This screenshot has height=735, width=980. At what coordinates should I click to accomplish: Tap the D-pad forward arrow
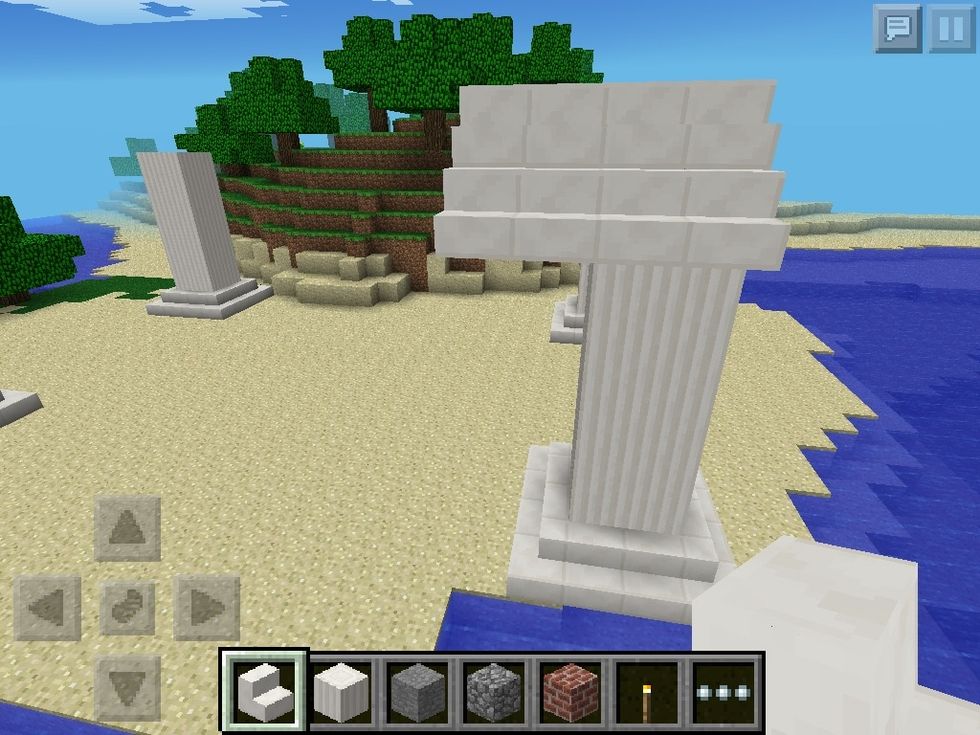[127, 527]
